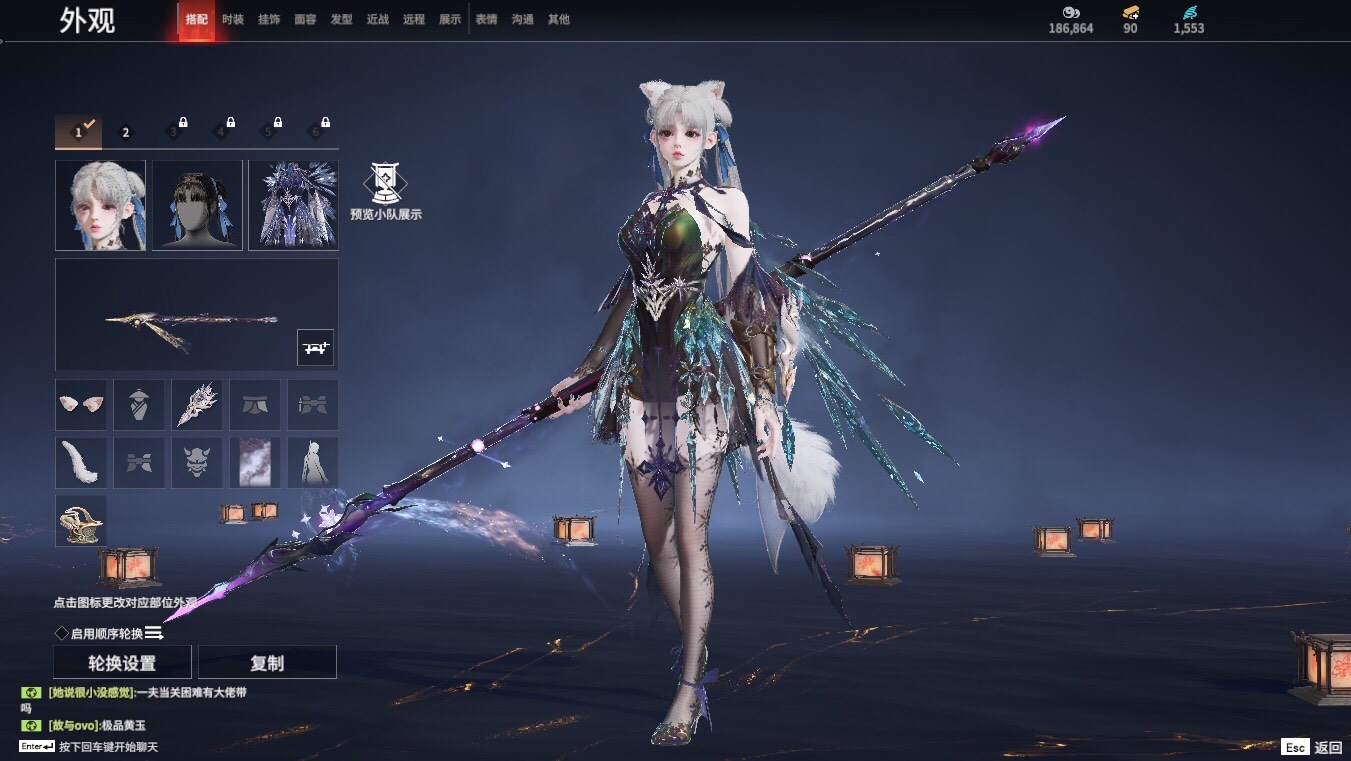
Task: Select outfit preset slot 2
Action: (126, 132)
